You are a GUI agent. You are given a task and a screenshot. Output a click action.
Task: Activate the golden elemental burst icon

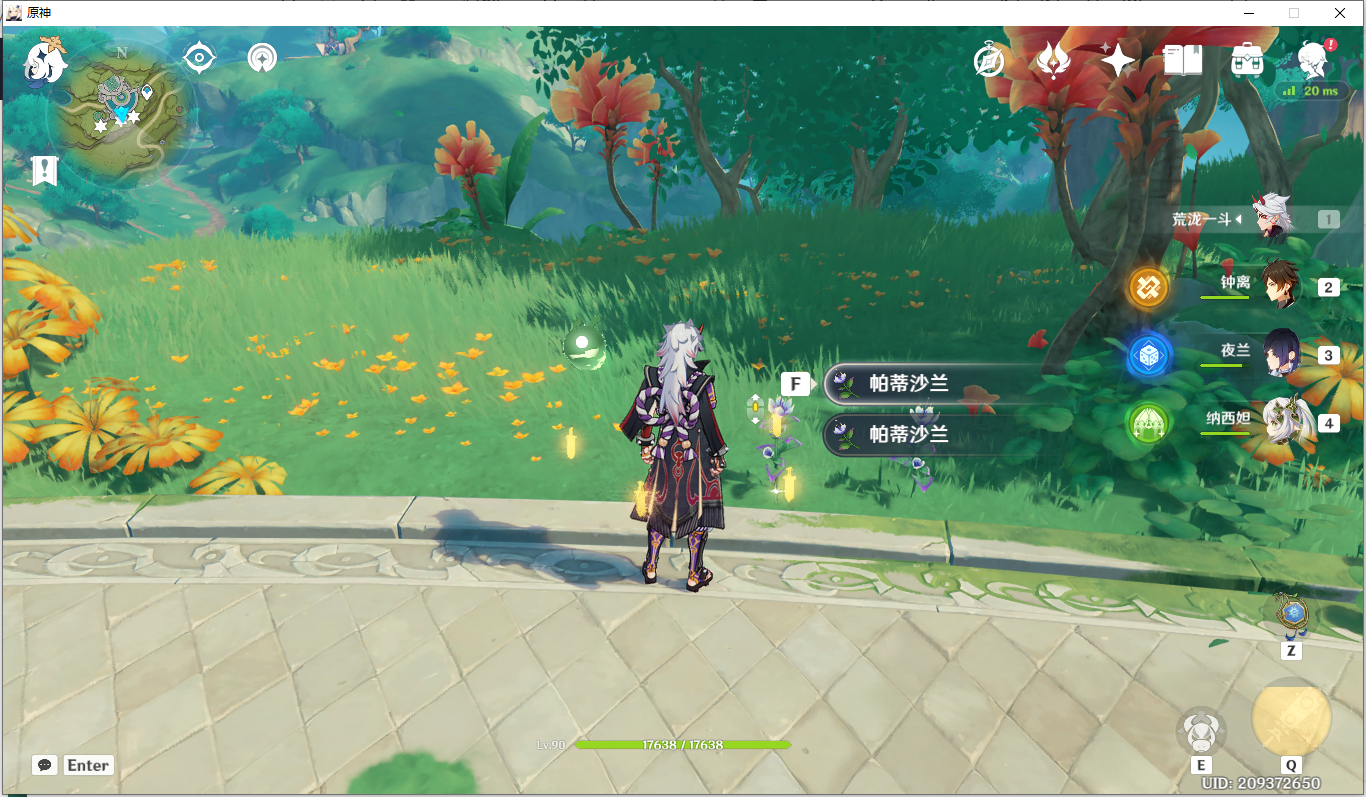tap(1291, 718)
